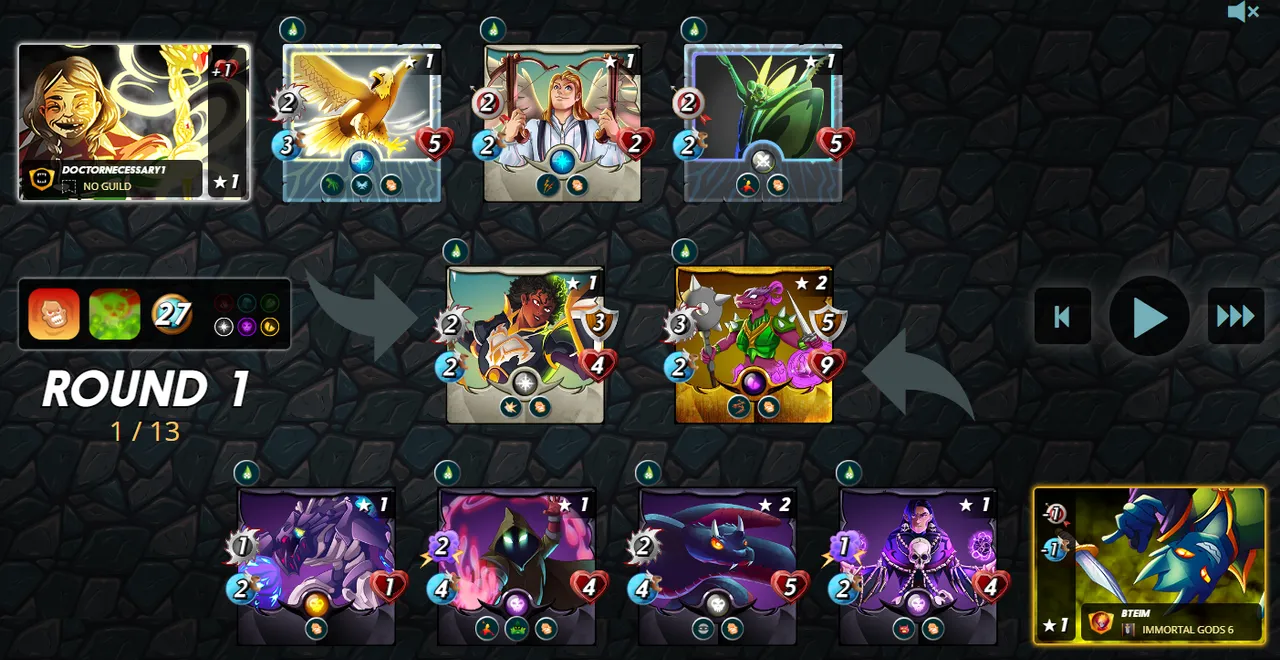Restart battle from the beginning
The height and width of the screenshot is (660, 1280).
click(1062, 317)
